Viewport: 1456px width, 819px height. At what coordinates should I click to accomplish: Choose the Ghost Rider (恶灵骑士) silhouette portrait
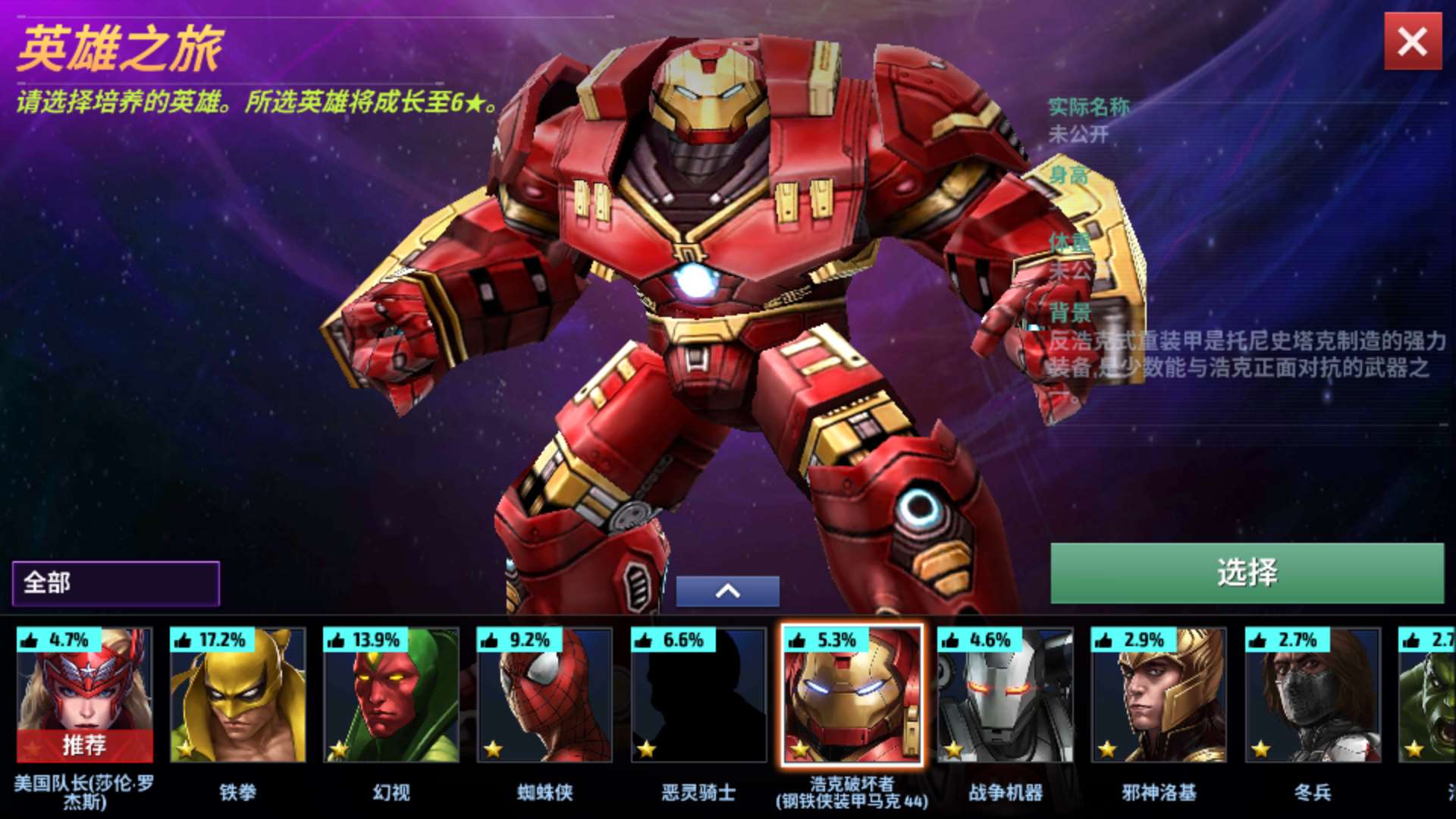(x=698, y=695)
